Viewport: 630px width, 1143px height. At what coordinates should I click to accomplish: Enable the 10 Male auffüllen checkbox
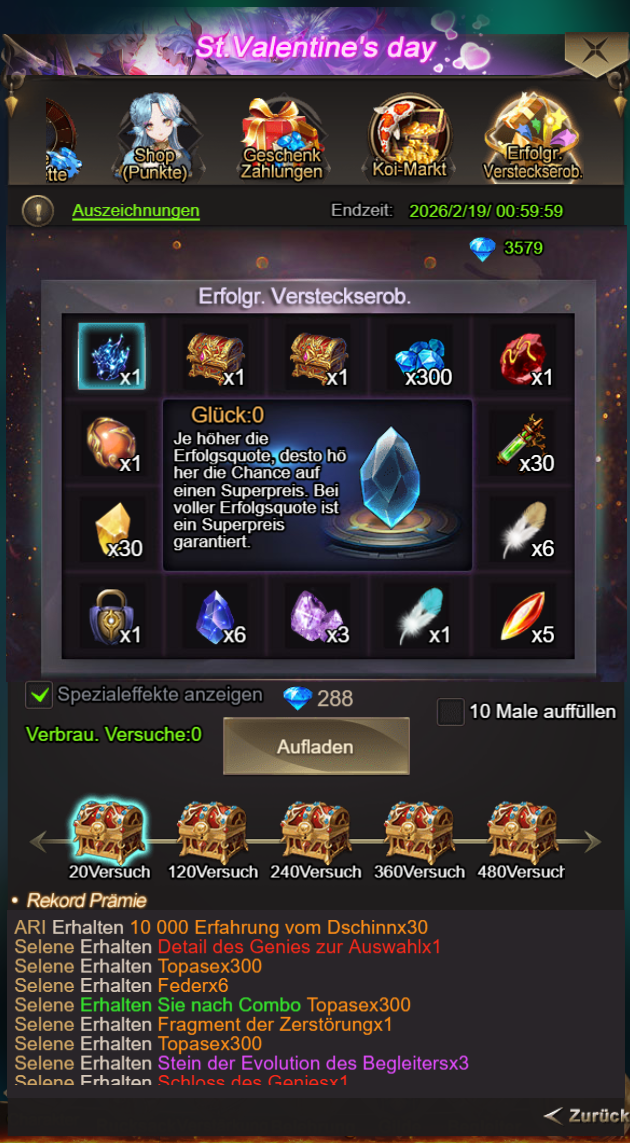[451, 712]
